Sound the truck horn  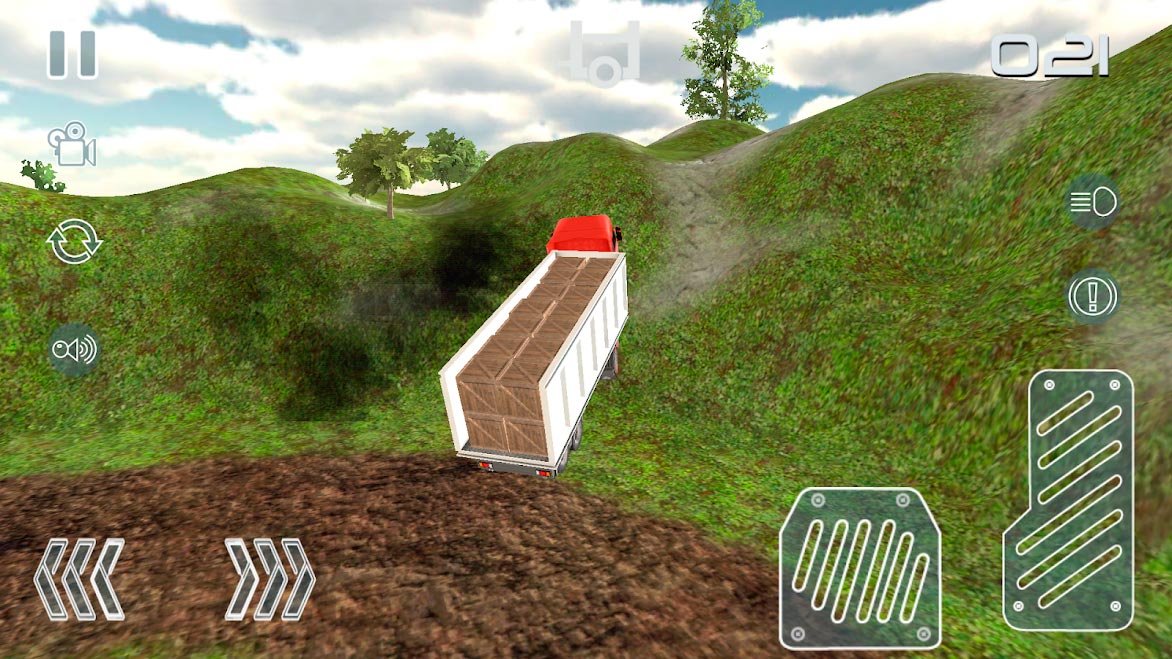coord(75,349)
